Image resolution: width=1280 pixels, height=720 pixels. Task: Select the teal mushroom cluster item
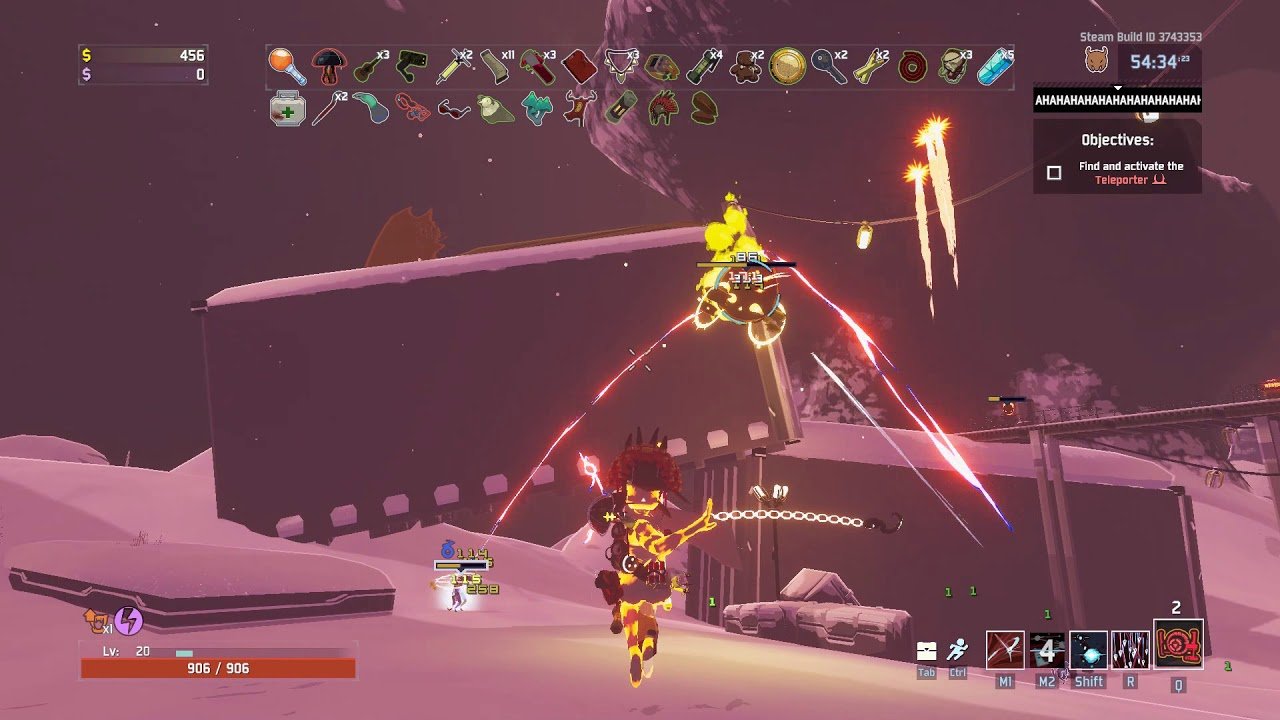click(537, 108)
